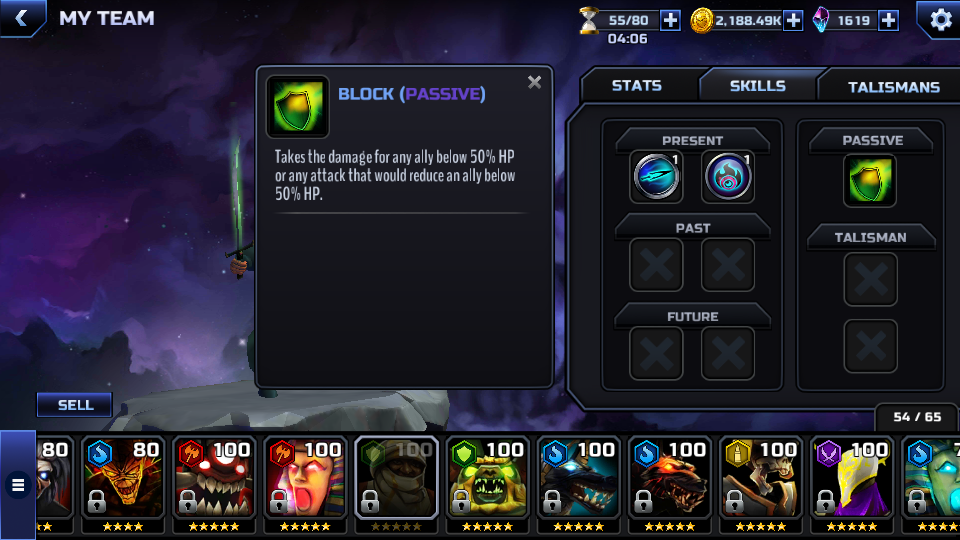Switch to the Stats tab
The image size is (960, 540).
(x=637, y=86)
